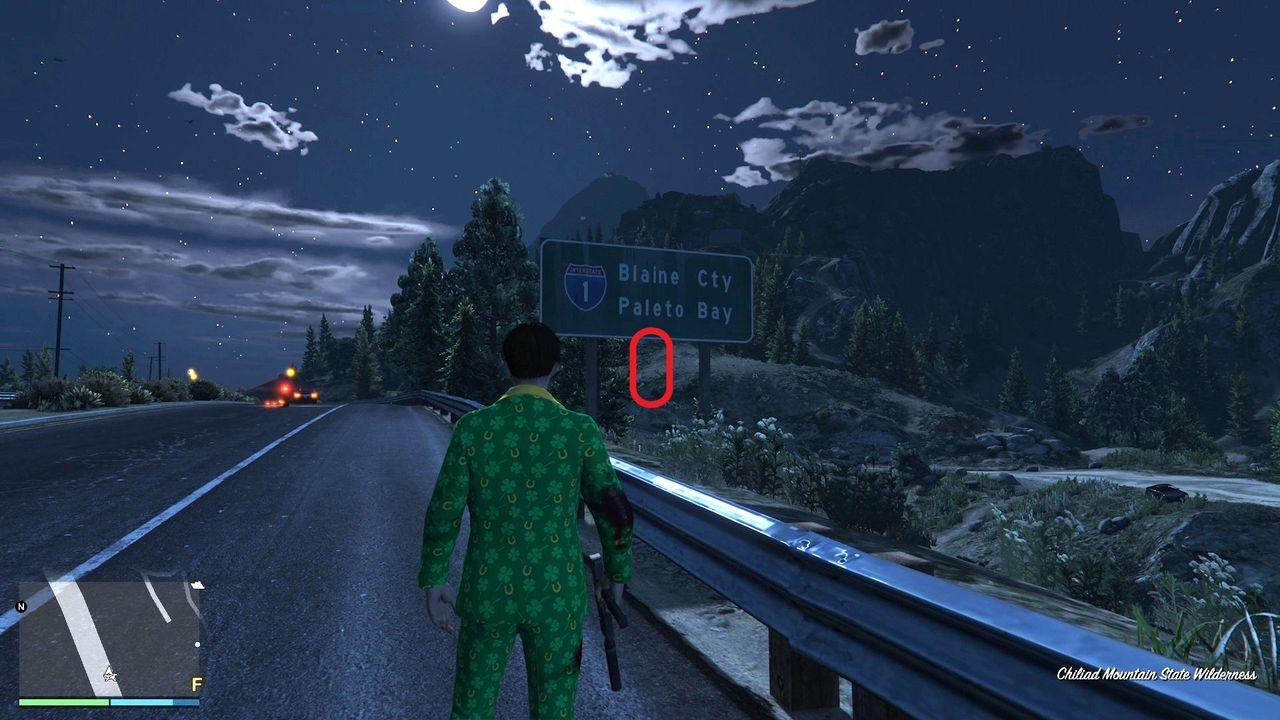
Task: Click the blue dot marker on the minimap
Action: click(197, 644)
